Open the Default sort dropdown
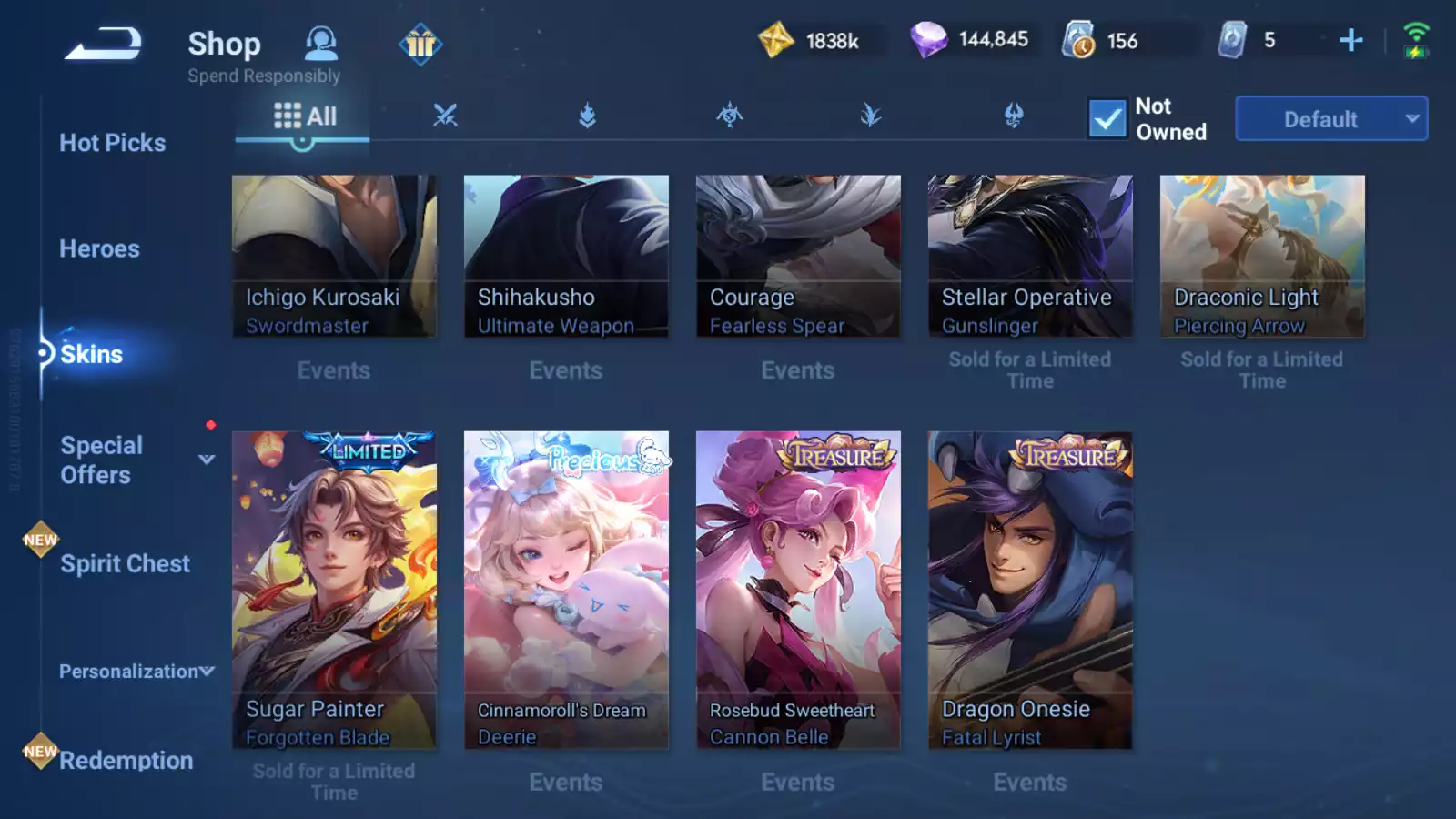 pyautogui.click(x=1330, y=119)
